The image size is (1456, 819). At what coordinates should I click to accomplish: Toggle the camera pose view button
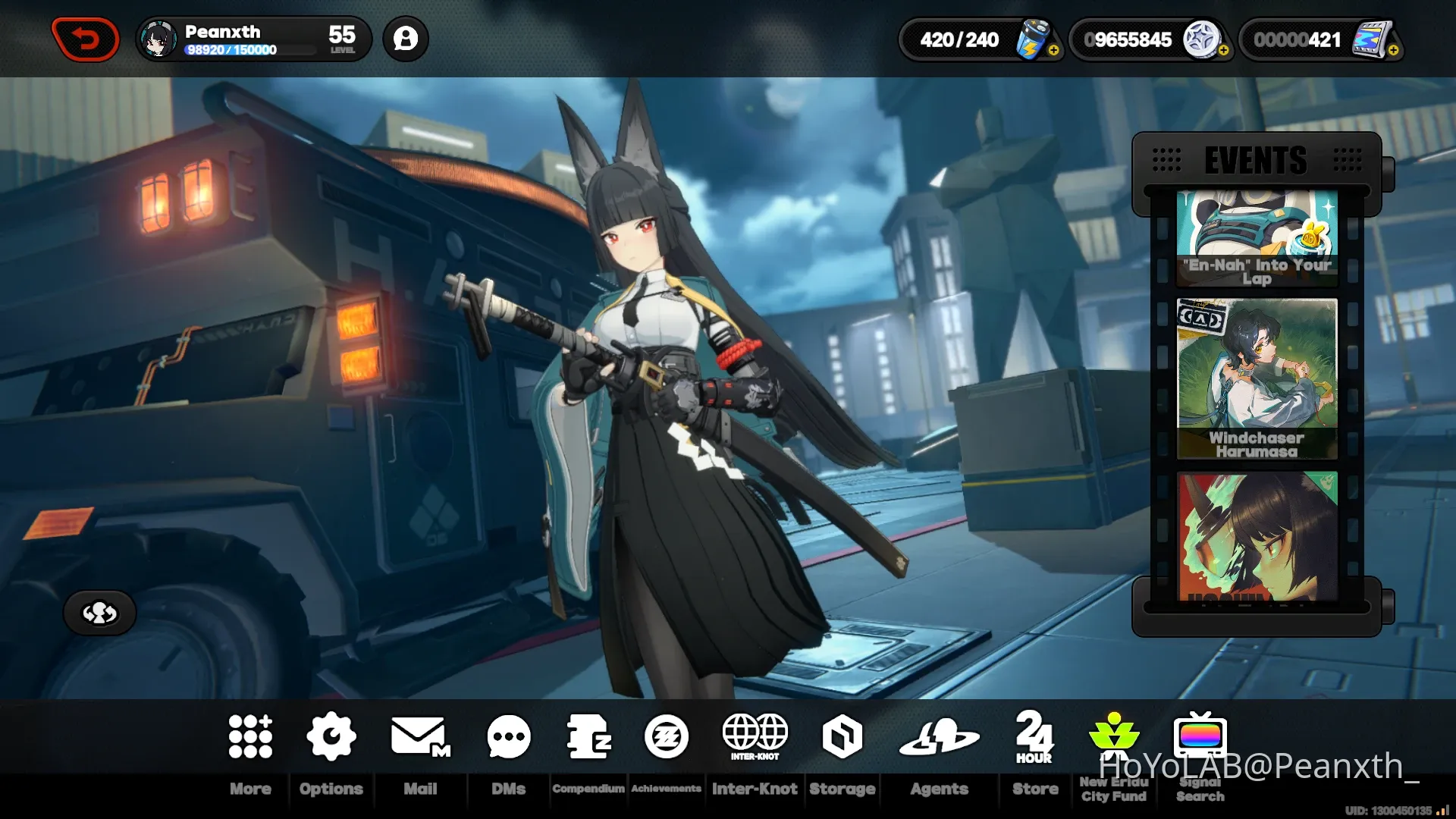(x=99, y=613)
